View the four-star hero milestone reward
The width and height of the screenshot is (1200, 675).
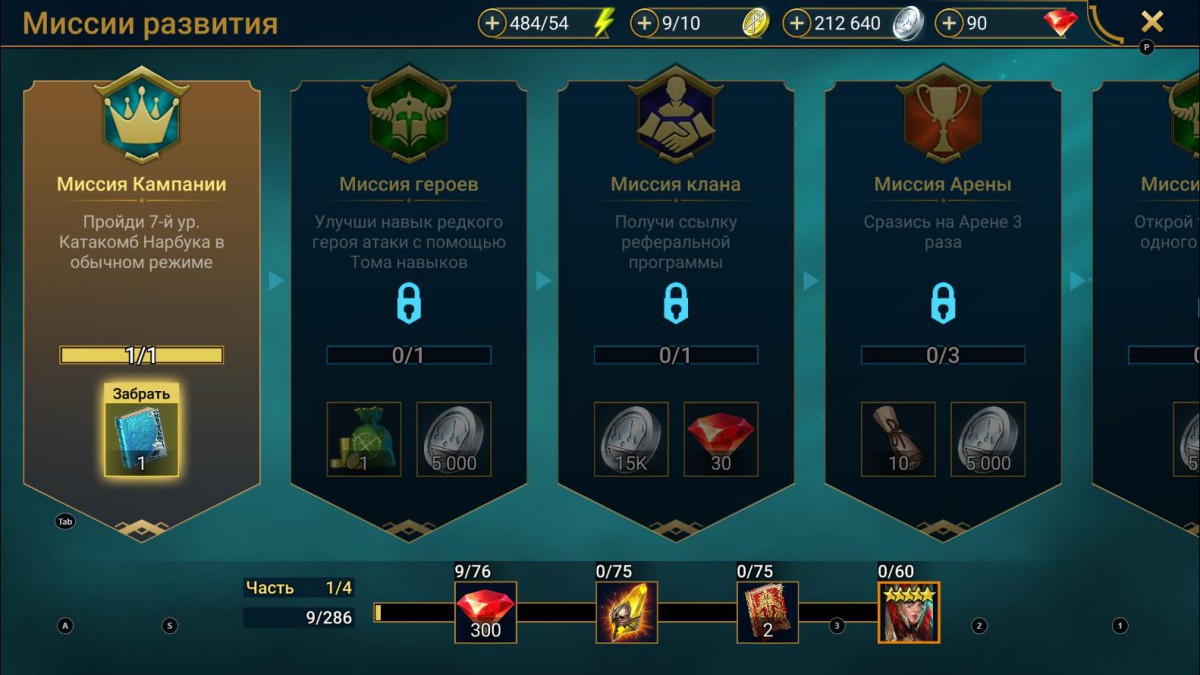coord(909,612)
